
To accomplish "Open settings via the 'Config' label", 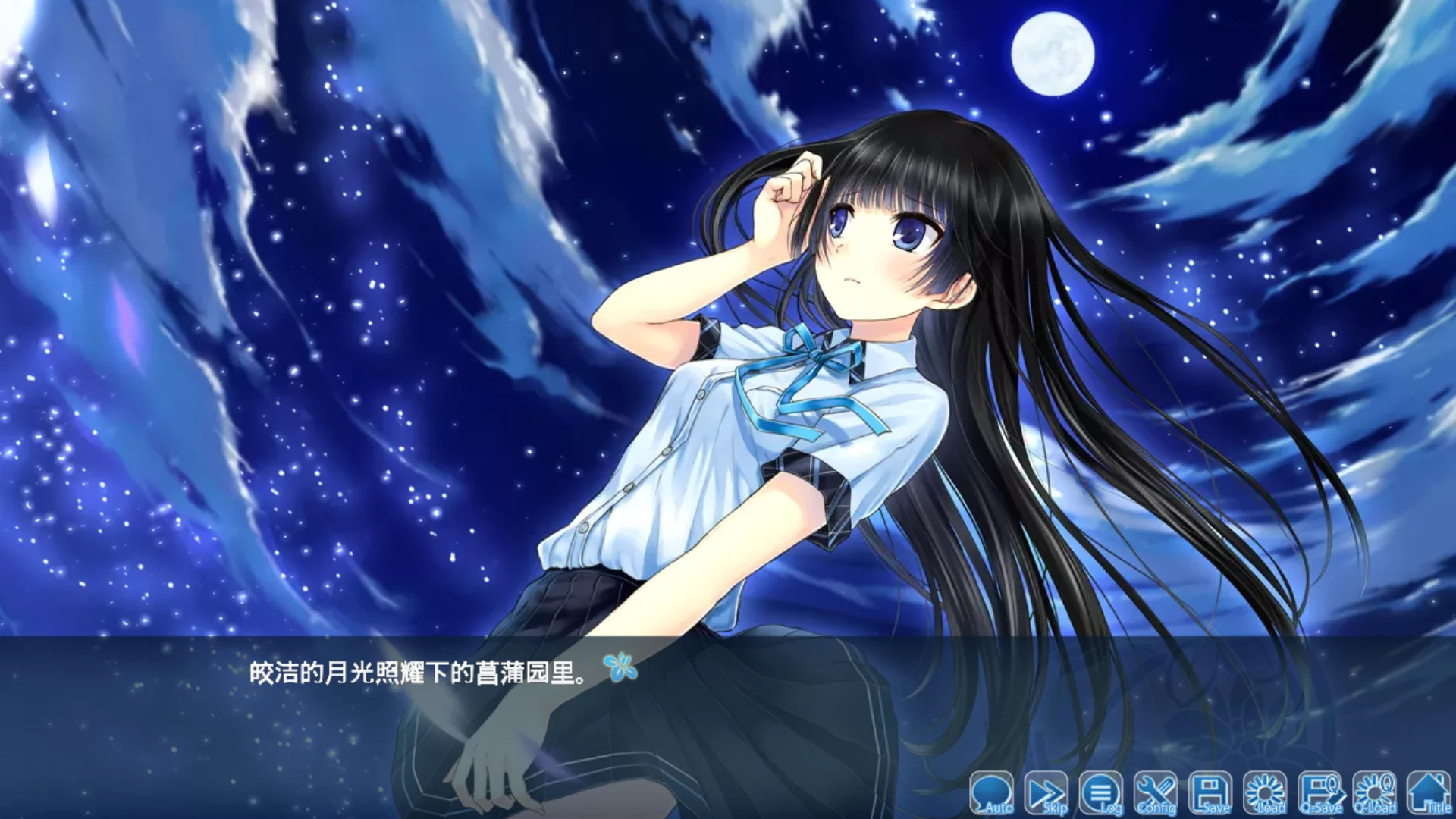I will tap(1158, 808).
